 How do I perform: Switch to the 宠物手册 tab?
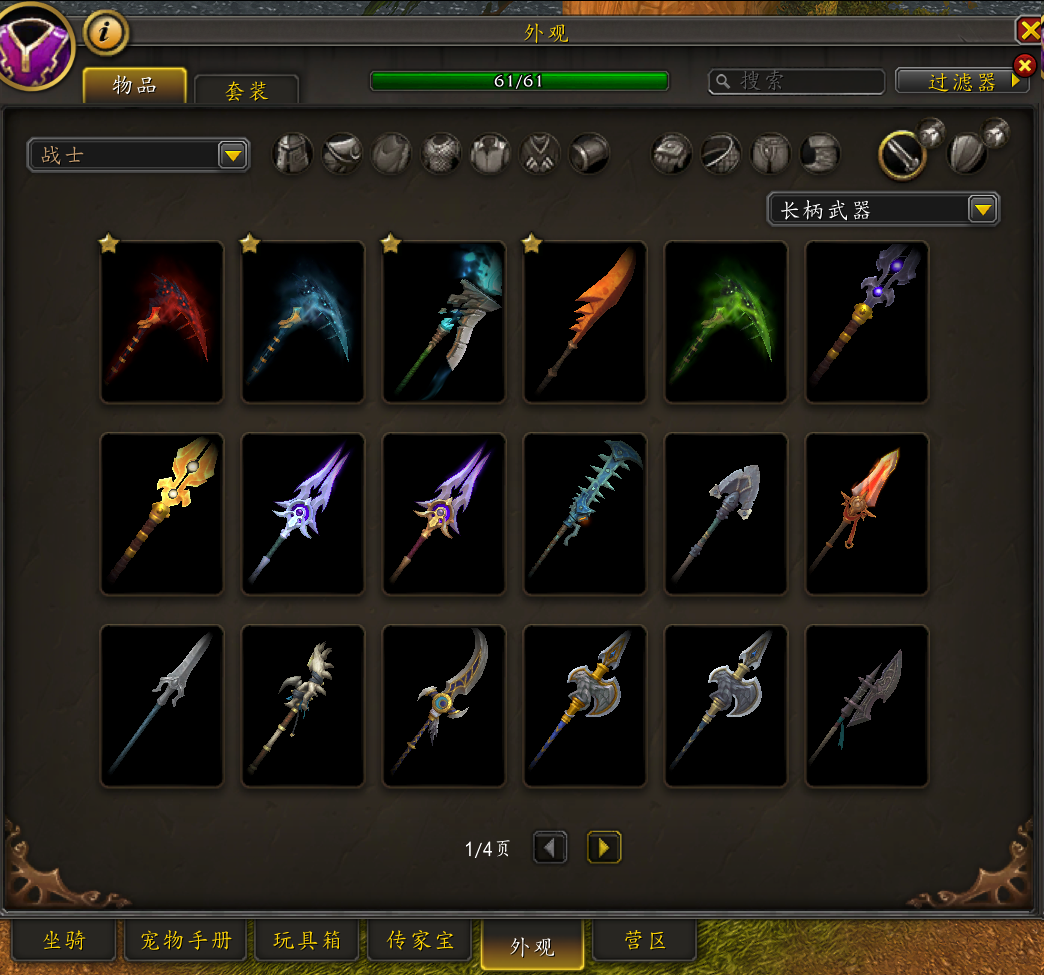(186, 941)
